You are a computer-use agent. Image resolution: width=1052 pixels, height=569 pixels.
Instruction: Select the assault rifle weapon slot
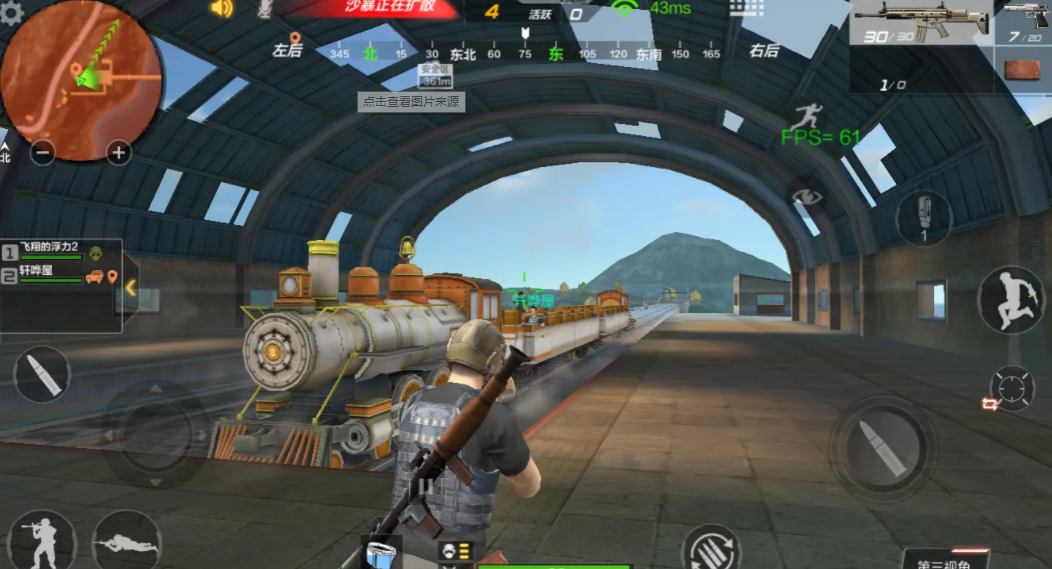(920, 22)
